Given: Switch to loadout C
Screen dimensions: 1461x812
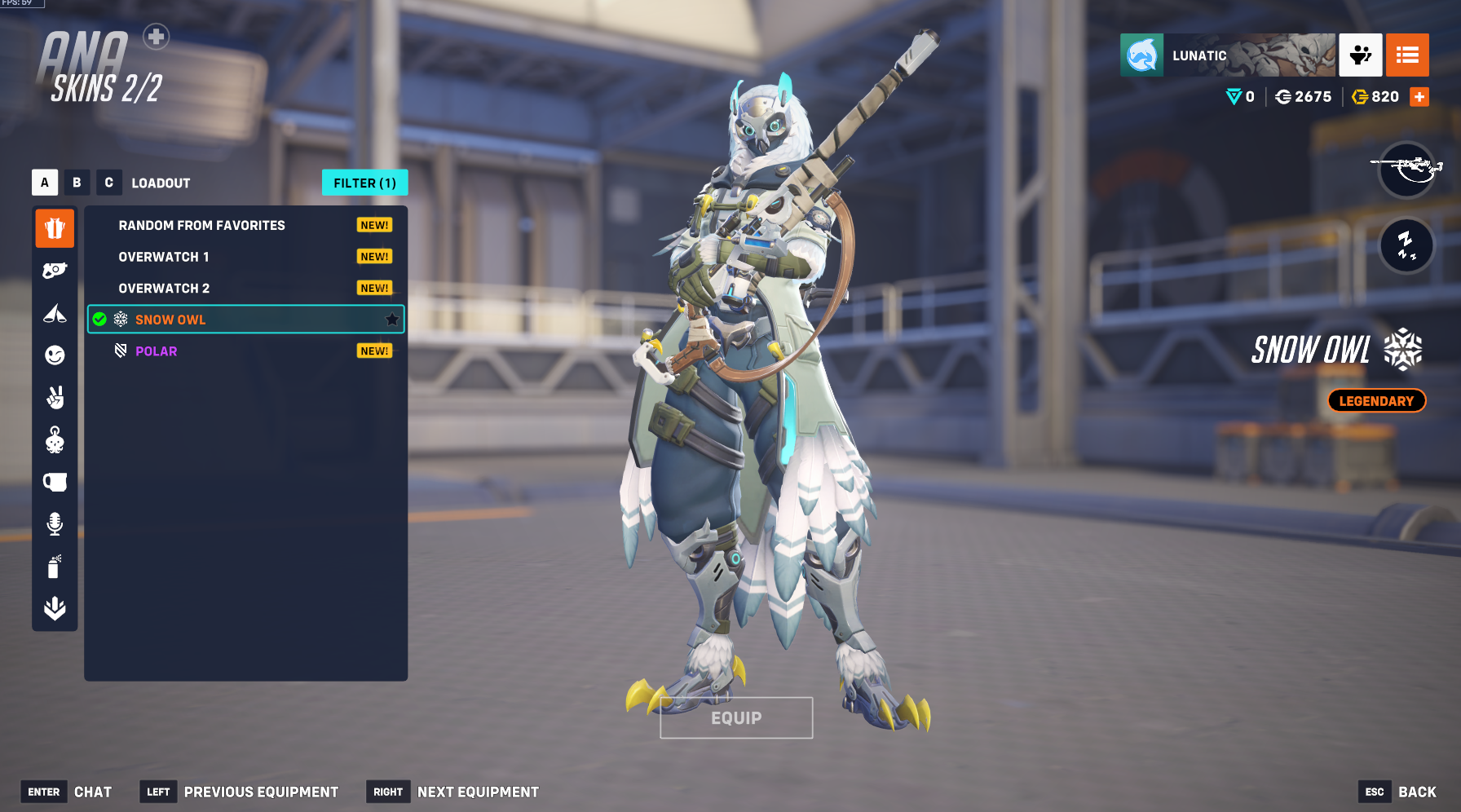Looking at the screenshot, I should 108,183.
